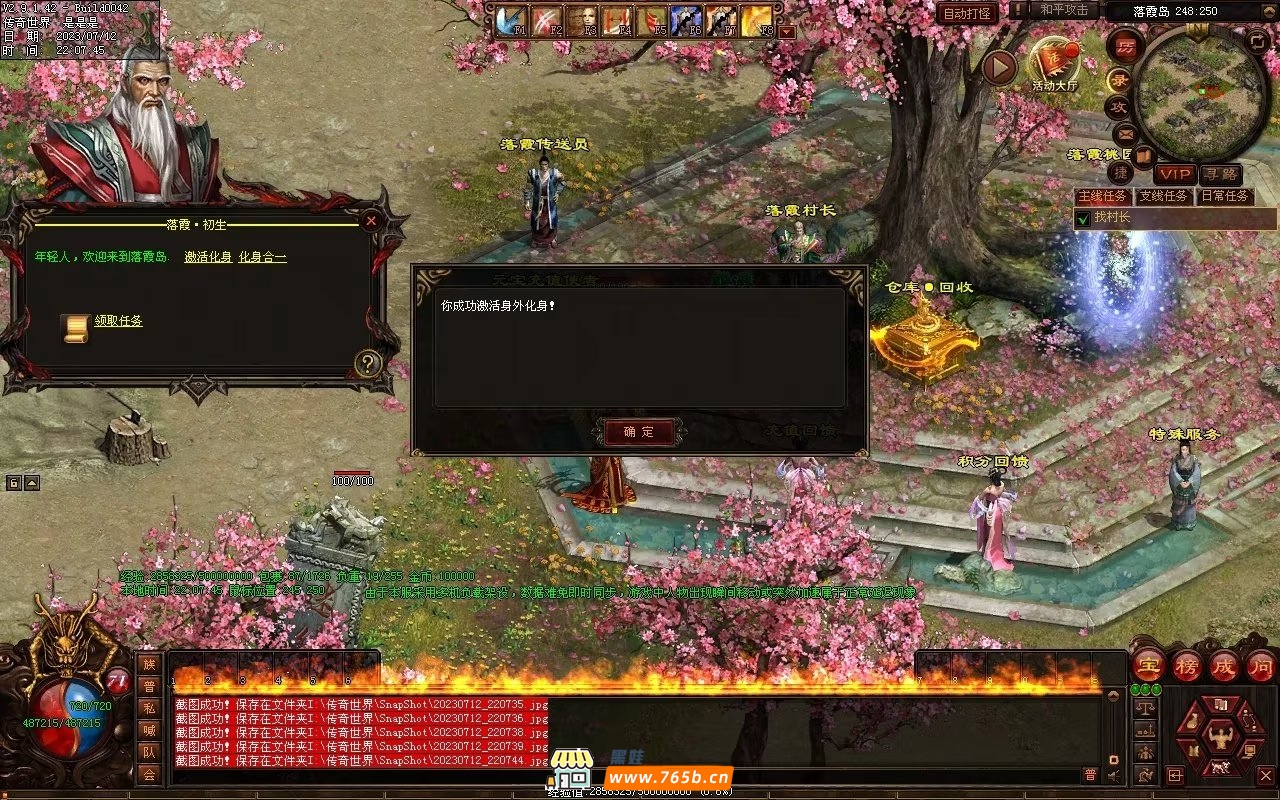Switch to the 支线任务 tab
Image resolution: width=1280 pixels, height=800 pixels.
(1163, 196)
